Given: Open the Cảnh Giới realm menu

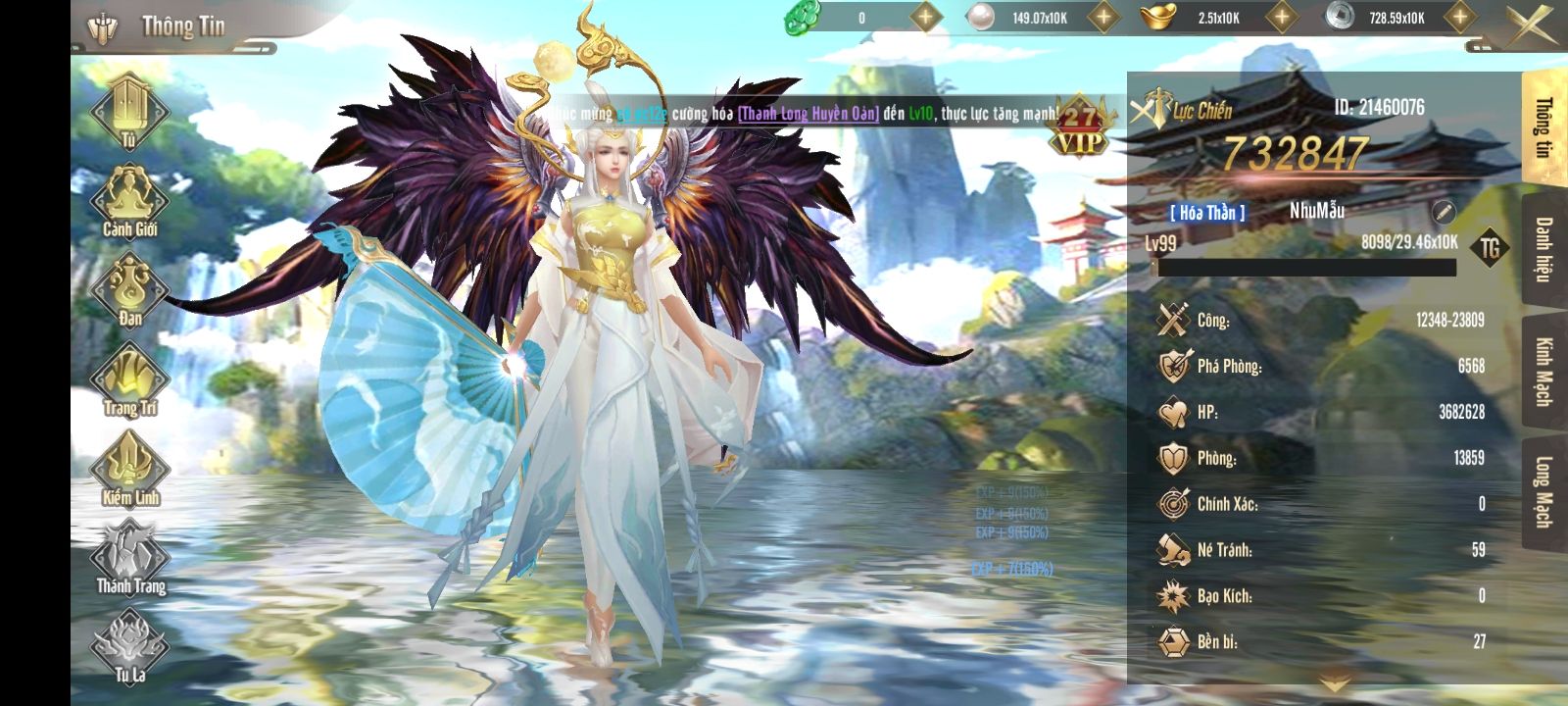Looking at the screenshot, I should click(x=129, y=199).
